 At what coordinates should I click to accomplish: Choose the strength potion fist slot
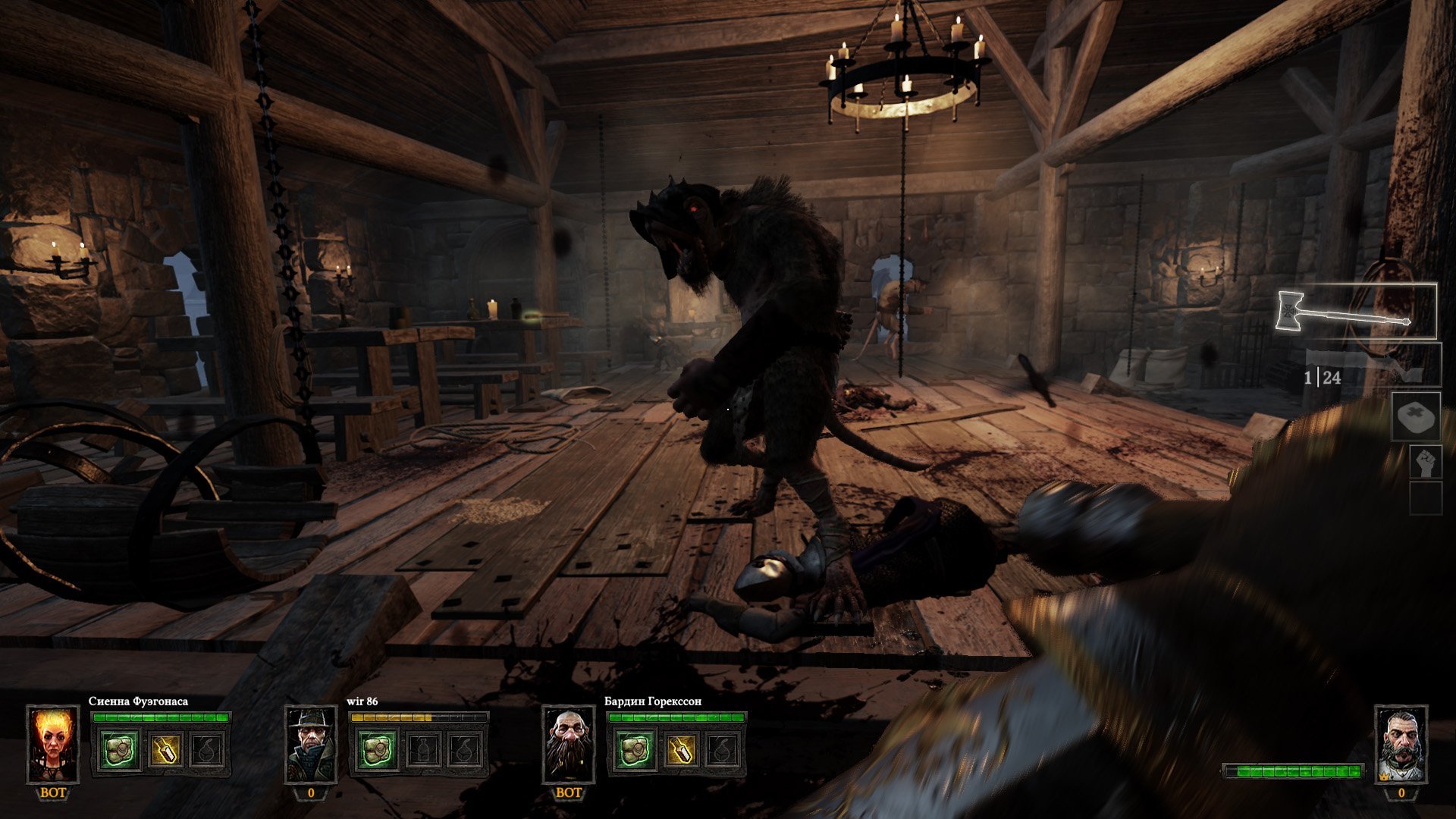(x=1425, y=462)
